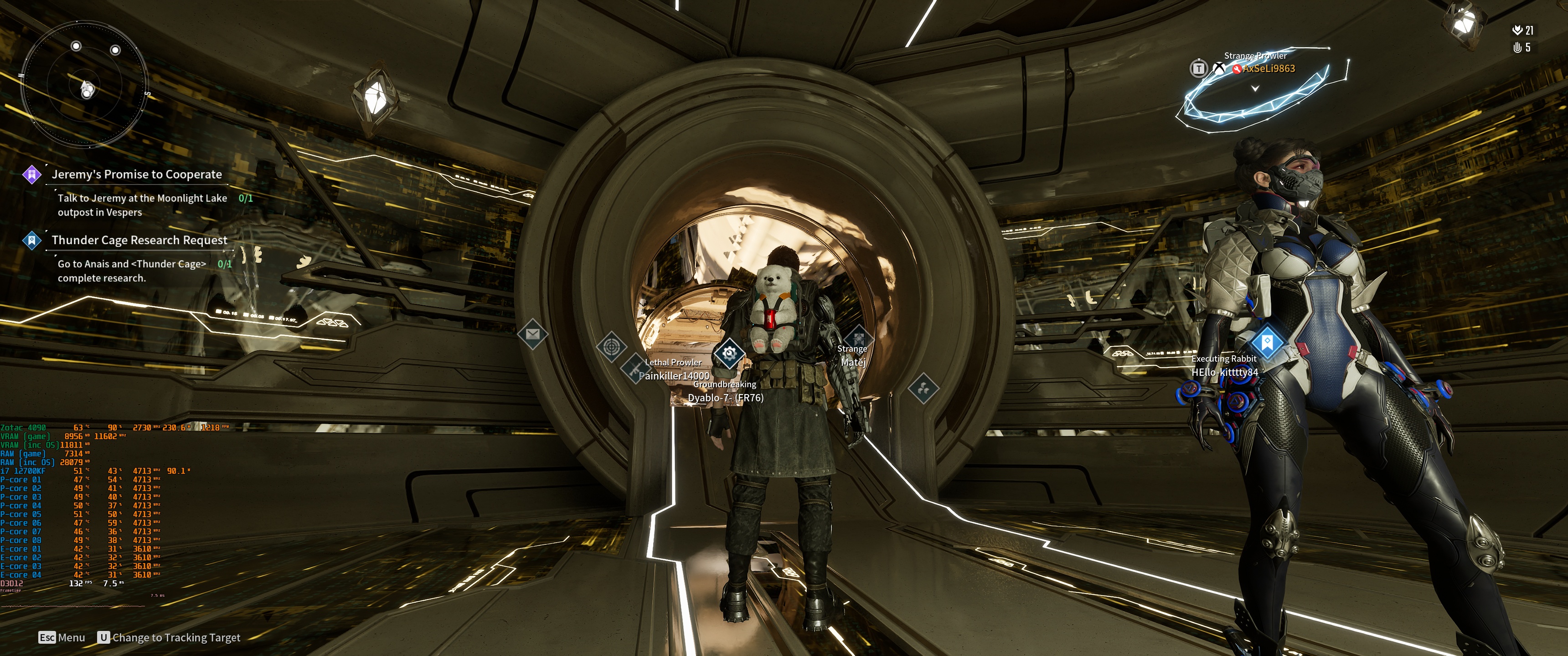Click the circular minimap
This screenshot has height=656, width=1568.
tap(85, 85)
